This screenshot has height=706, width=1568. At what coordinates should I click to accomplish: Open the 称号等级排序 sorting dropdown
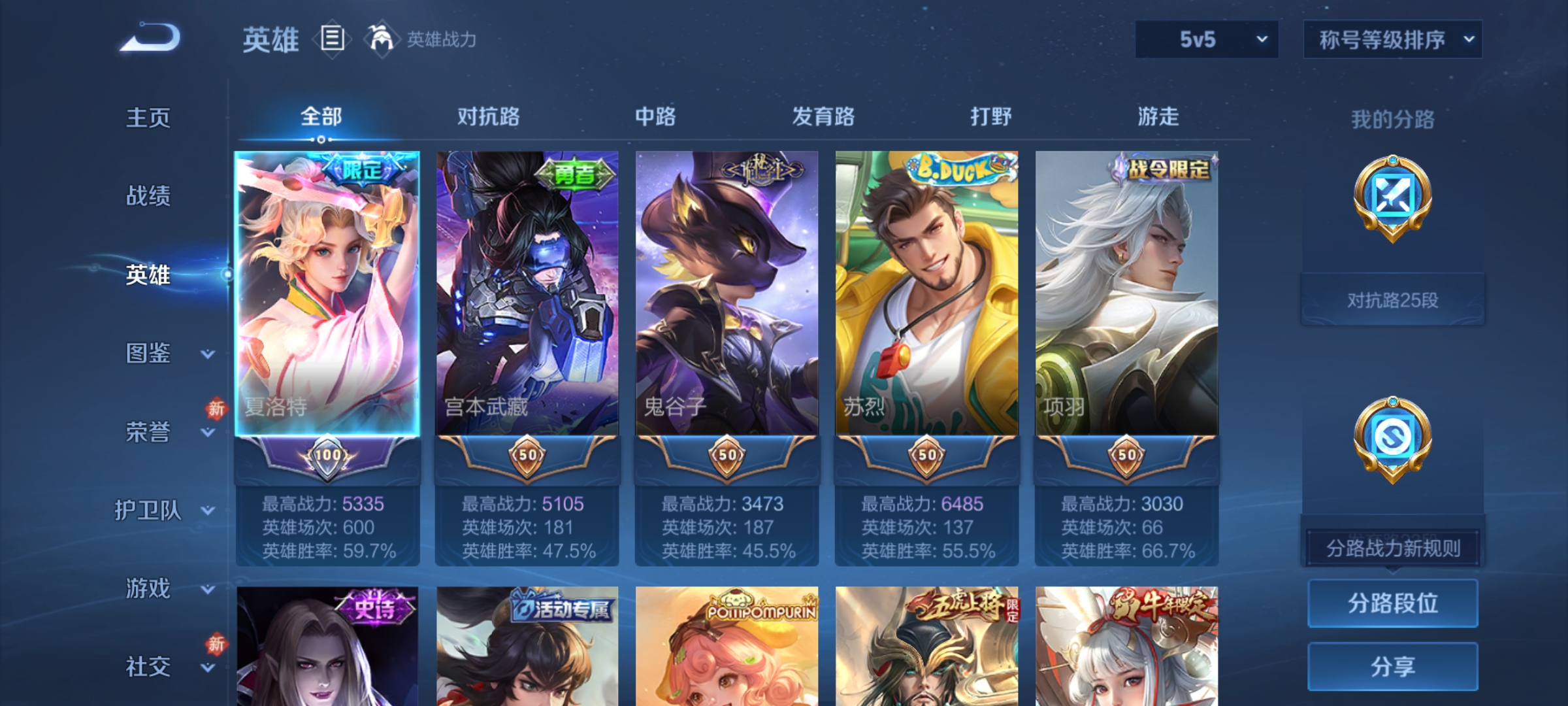pos(1392,39)
